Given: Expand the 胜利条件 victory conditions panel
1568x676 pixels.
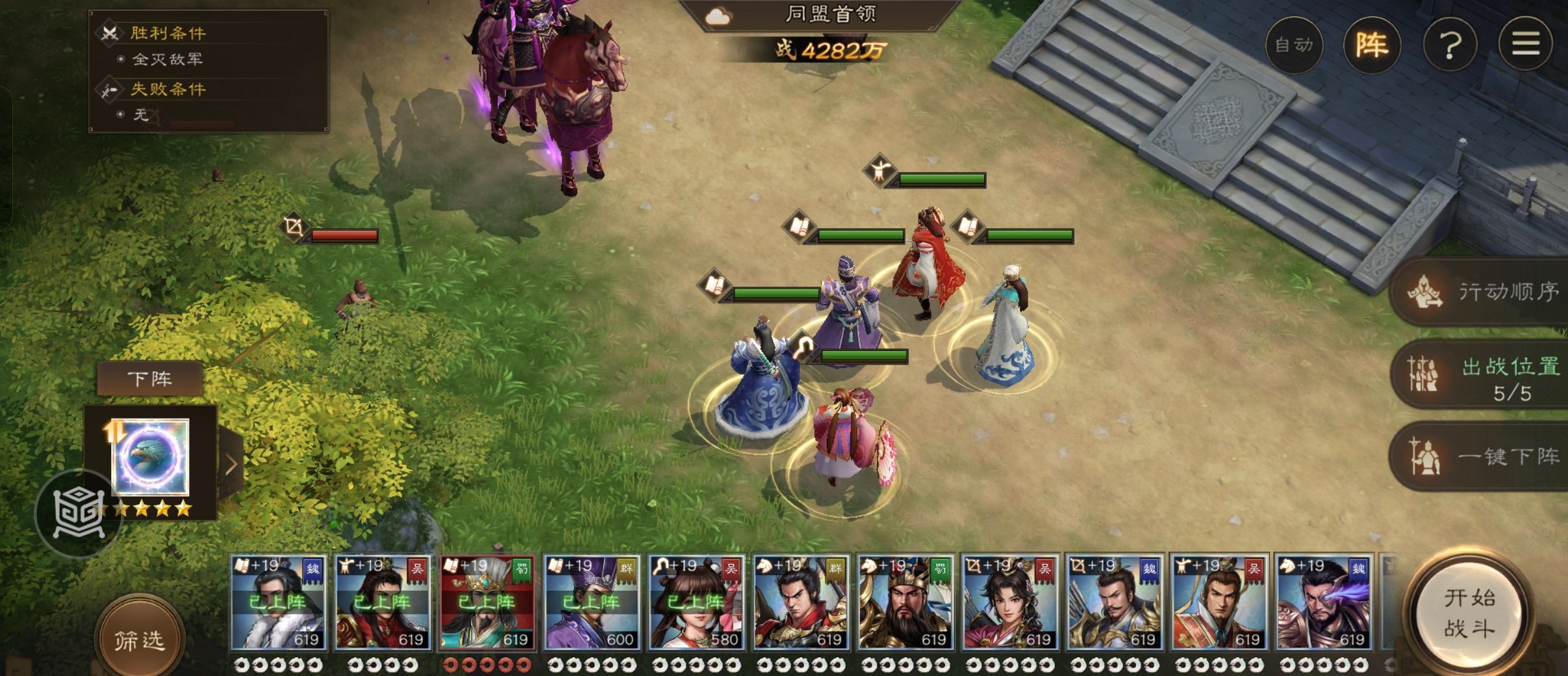Looking at the screenshot, I should pyautogui.click(x=168, y=32).
